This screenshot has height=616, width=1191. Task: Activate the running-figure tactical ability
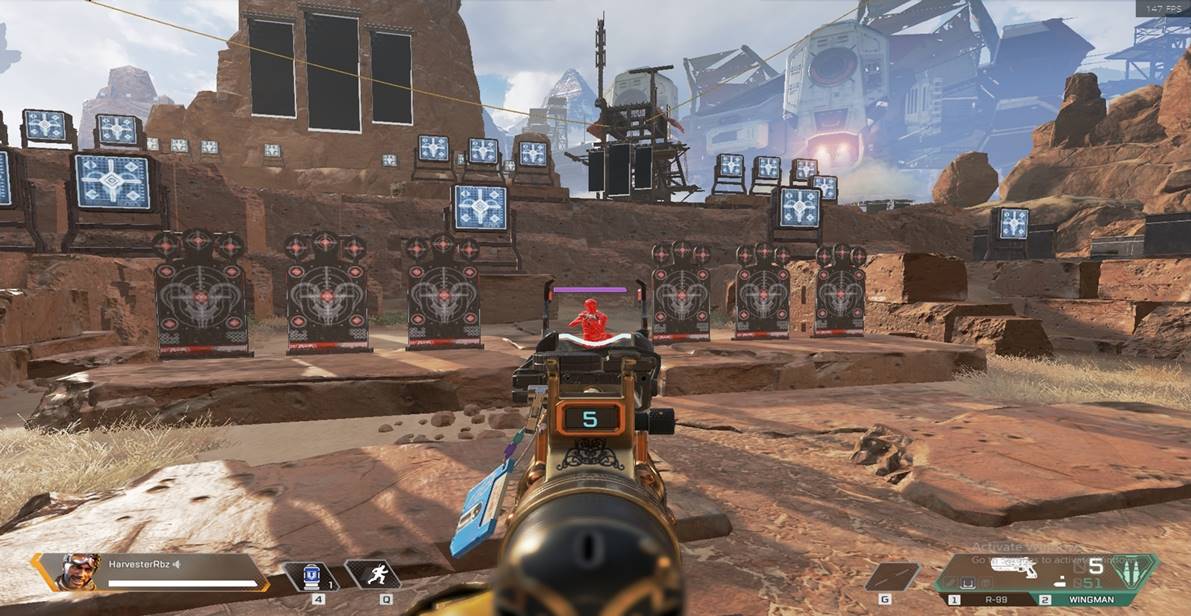pos(374,575)
